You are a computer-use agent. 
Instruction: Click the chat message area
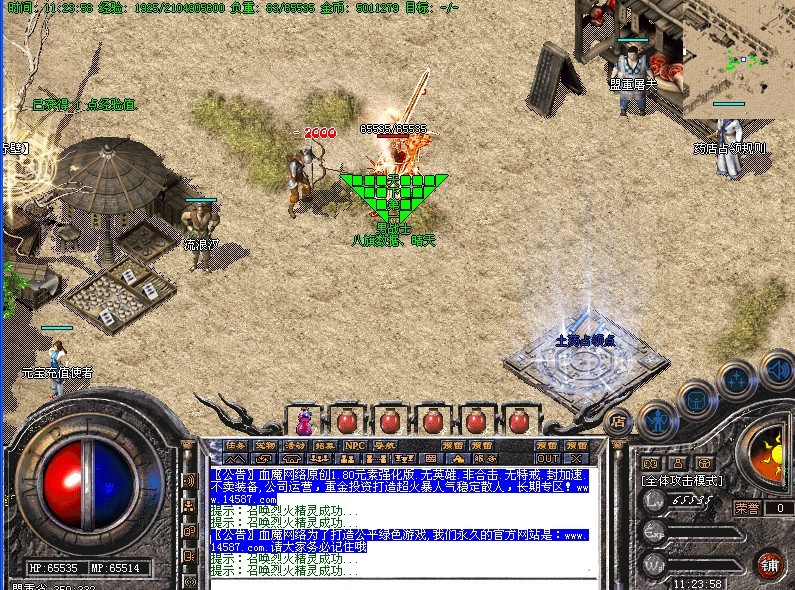pos(400,520)
